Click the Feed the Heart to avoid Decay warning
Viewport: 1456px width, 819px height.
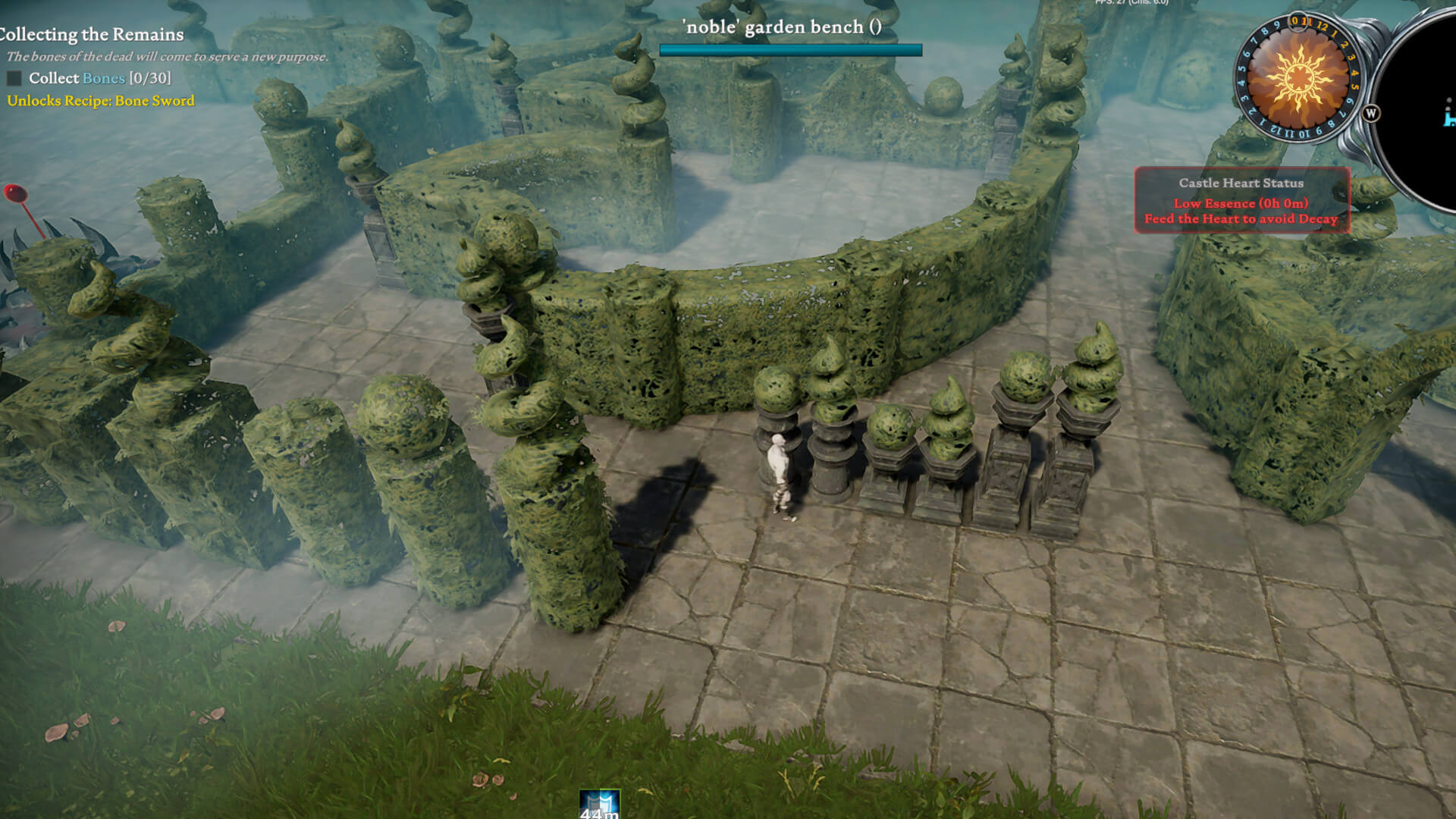pyautogui.click(x=1242, y=218)
